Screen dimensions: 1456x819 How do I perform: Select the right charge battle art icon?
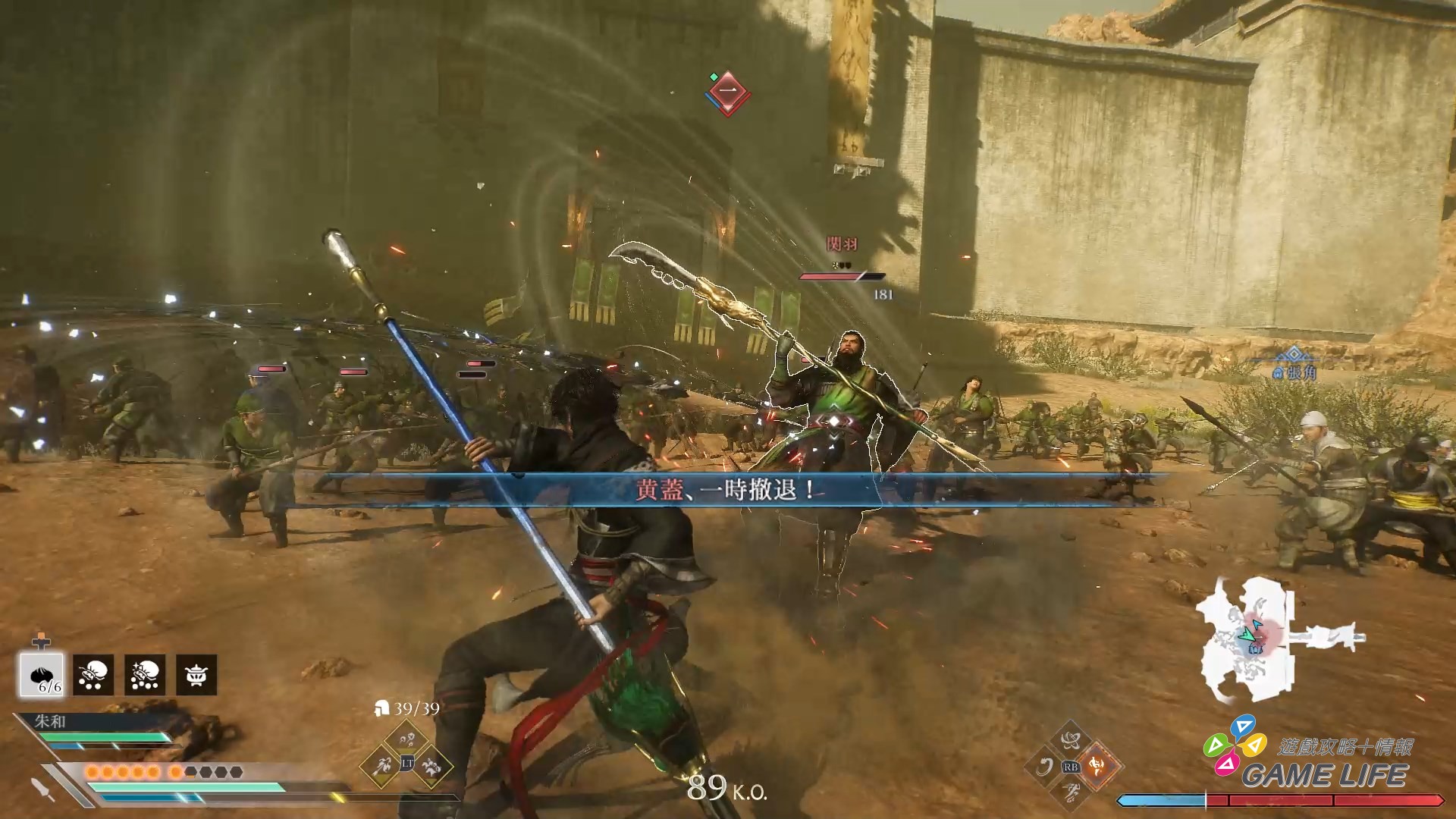pos(433,766)
